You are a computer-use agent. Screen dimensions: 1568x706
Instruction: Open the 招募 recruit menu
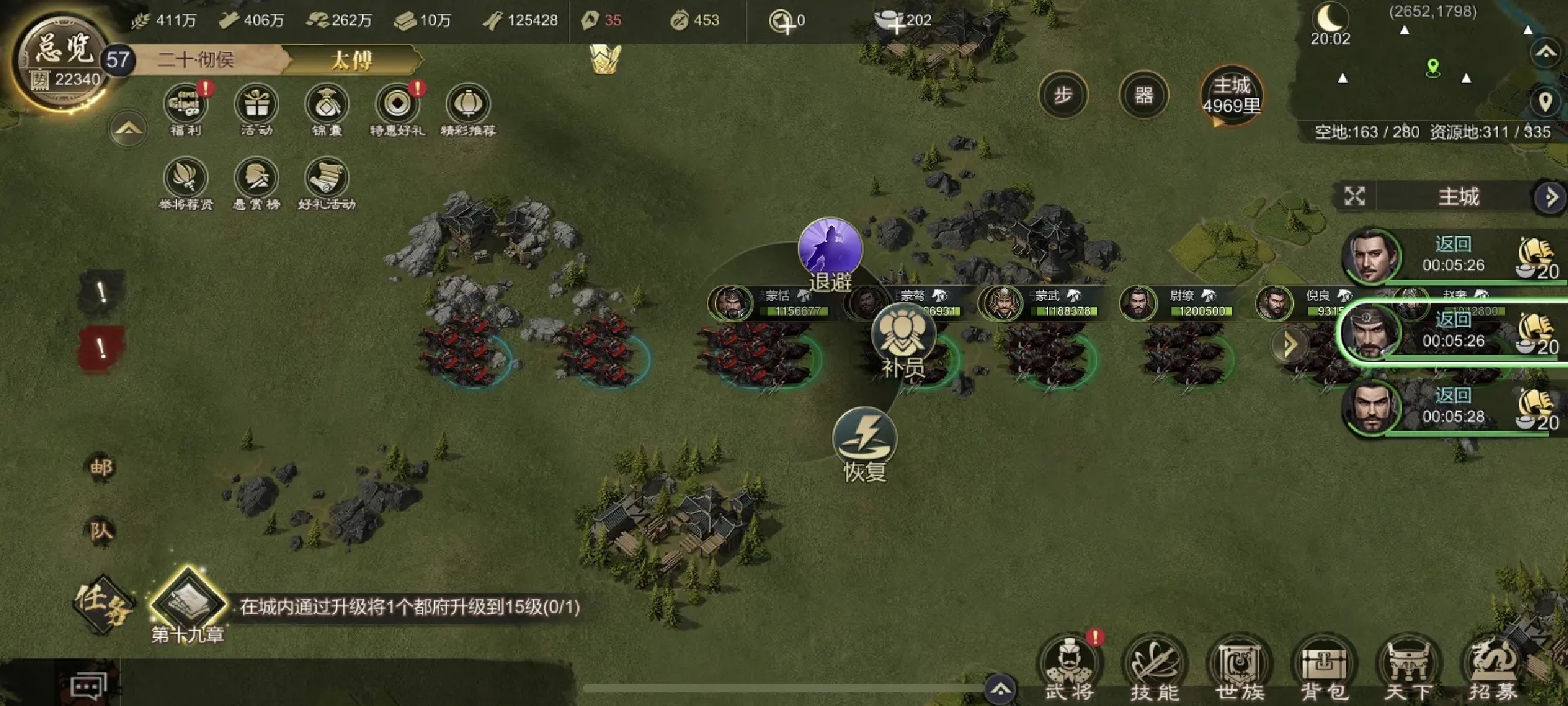click(1494, 668)
